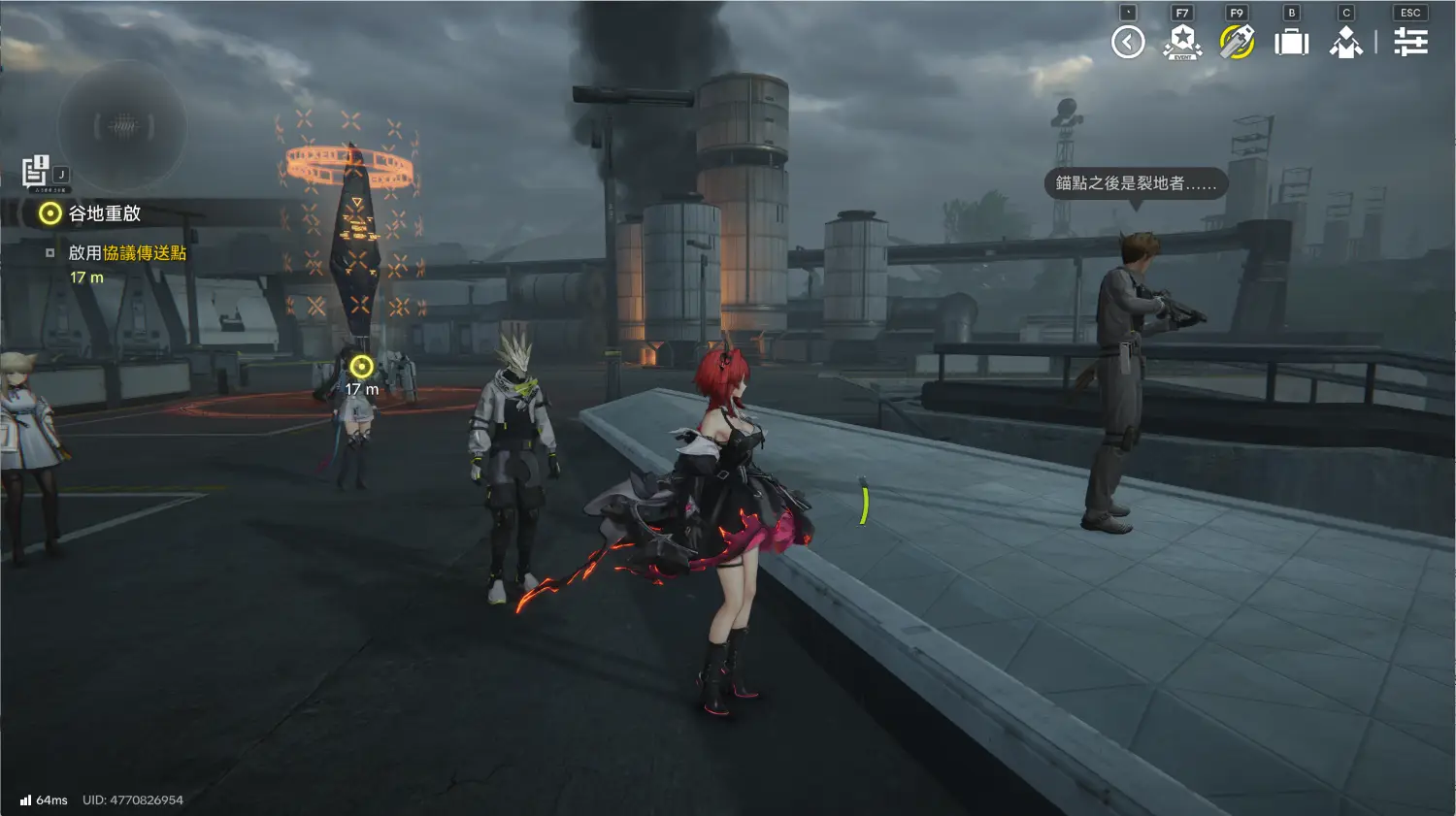Open the briefcase backpack inventory
Viewport: 1456px width, 816px height.
[1291, 42]
